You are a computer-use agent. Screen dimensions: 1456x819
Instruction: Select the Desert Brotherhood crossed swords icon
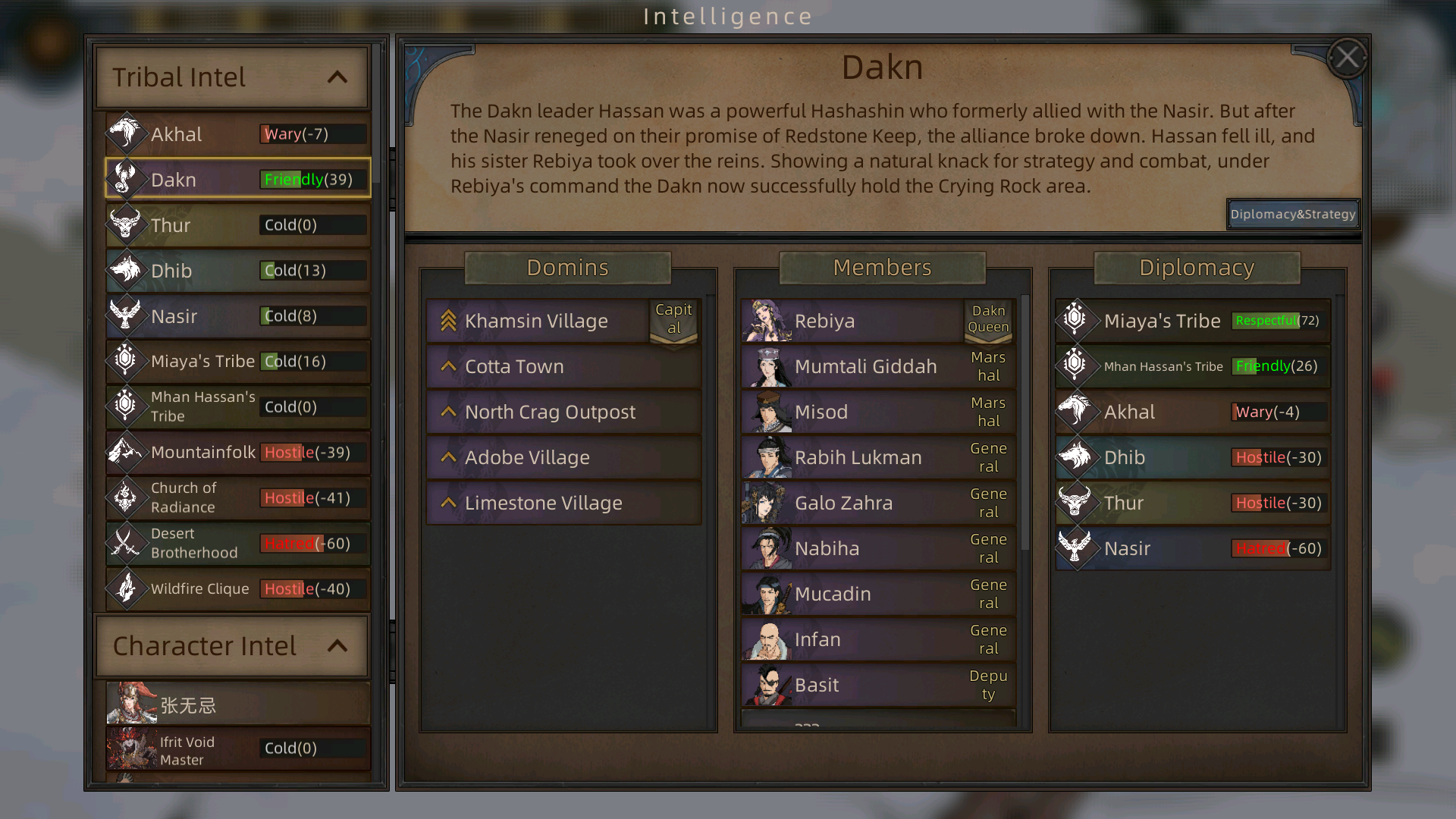click(127, 543)
